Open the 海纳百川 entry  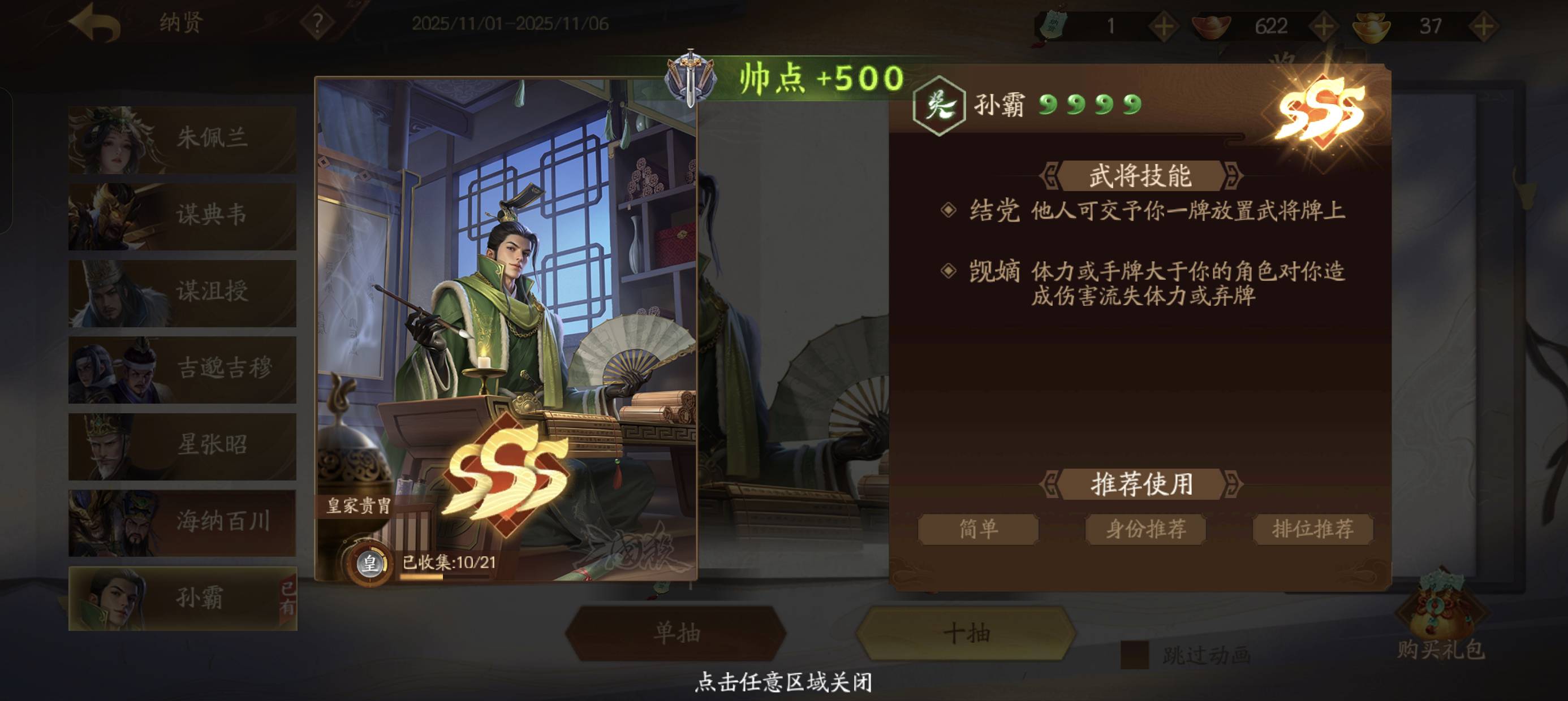coord(182,522)
